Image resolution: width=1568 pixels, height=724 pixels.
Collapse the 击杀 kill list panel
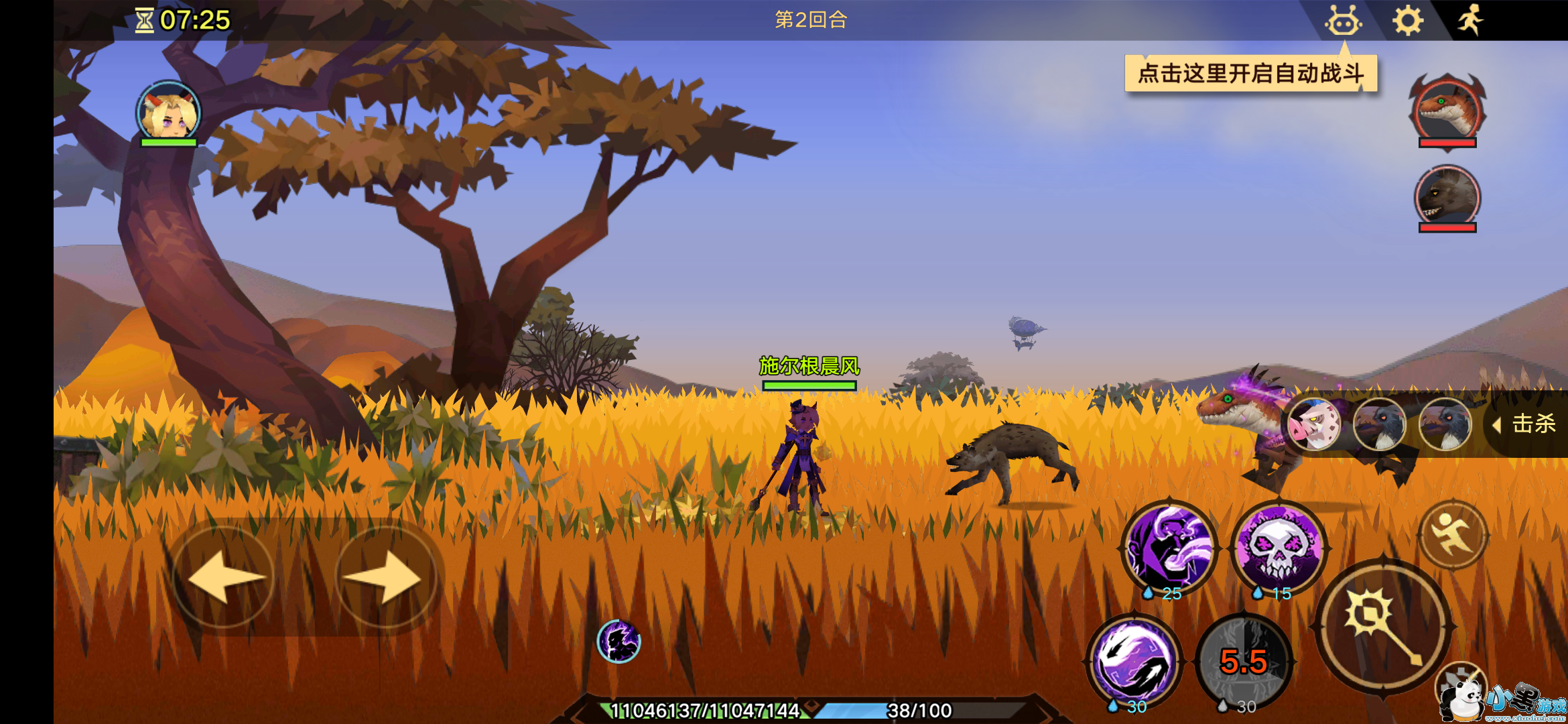click(x=1497, y=424)
